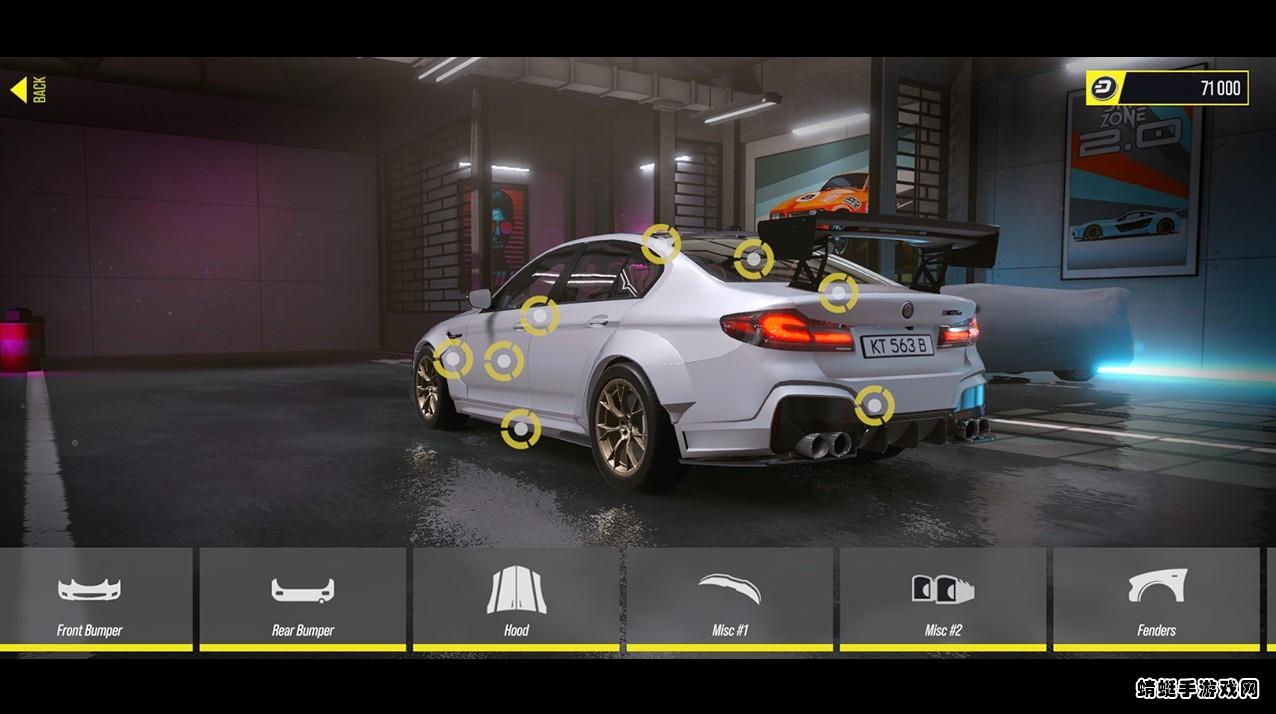Screen dimensions: 1276x714
Task: Switch to the Misc #1 category
Action: tap(729, 599)
